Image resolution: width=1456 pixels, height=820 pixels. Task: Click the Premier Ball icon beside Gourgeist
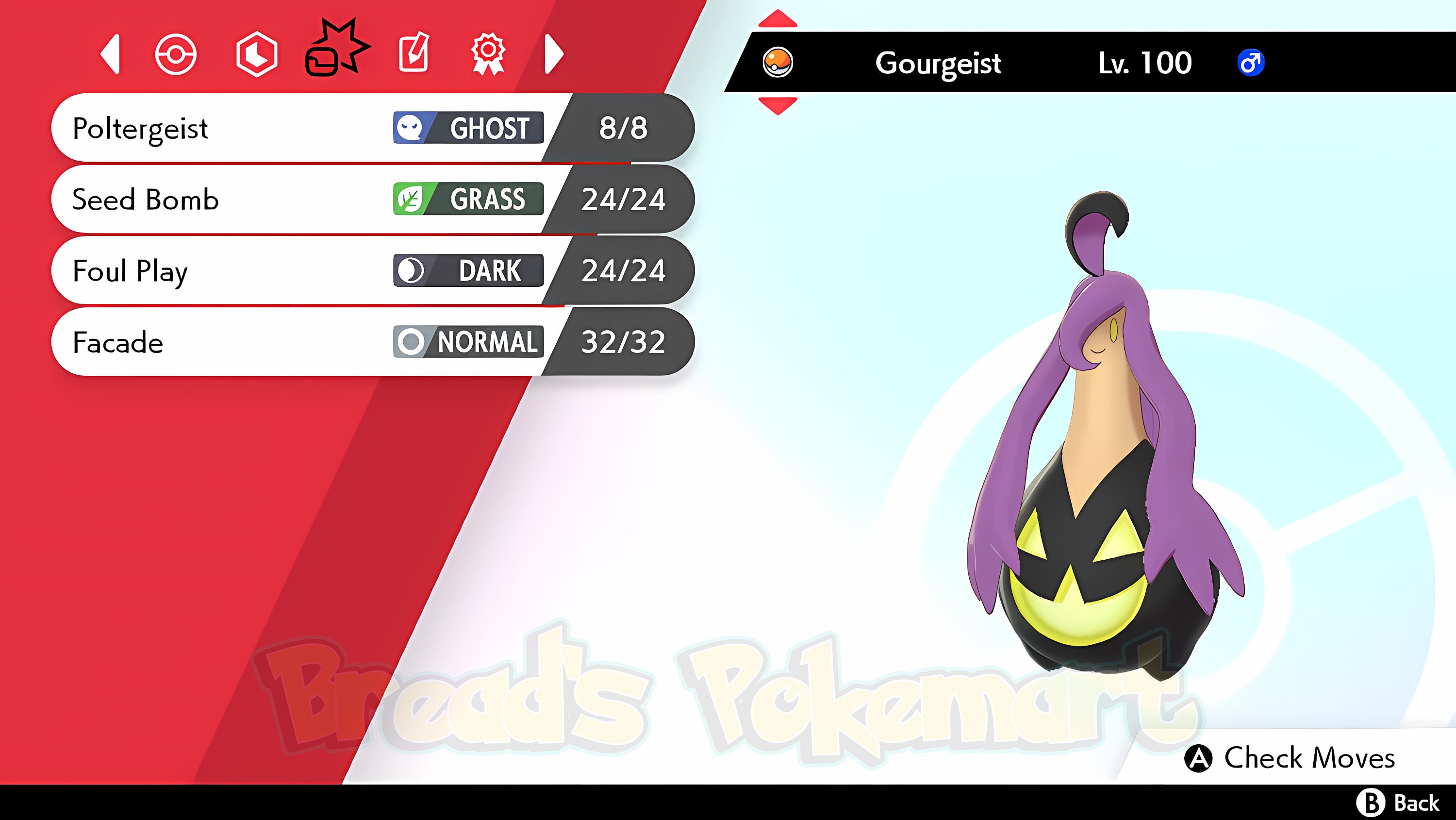(779, 62)
